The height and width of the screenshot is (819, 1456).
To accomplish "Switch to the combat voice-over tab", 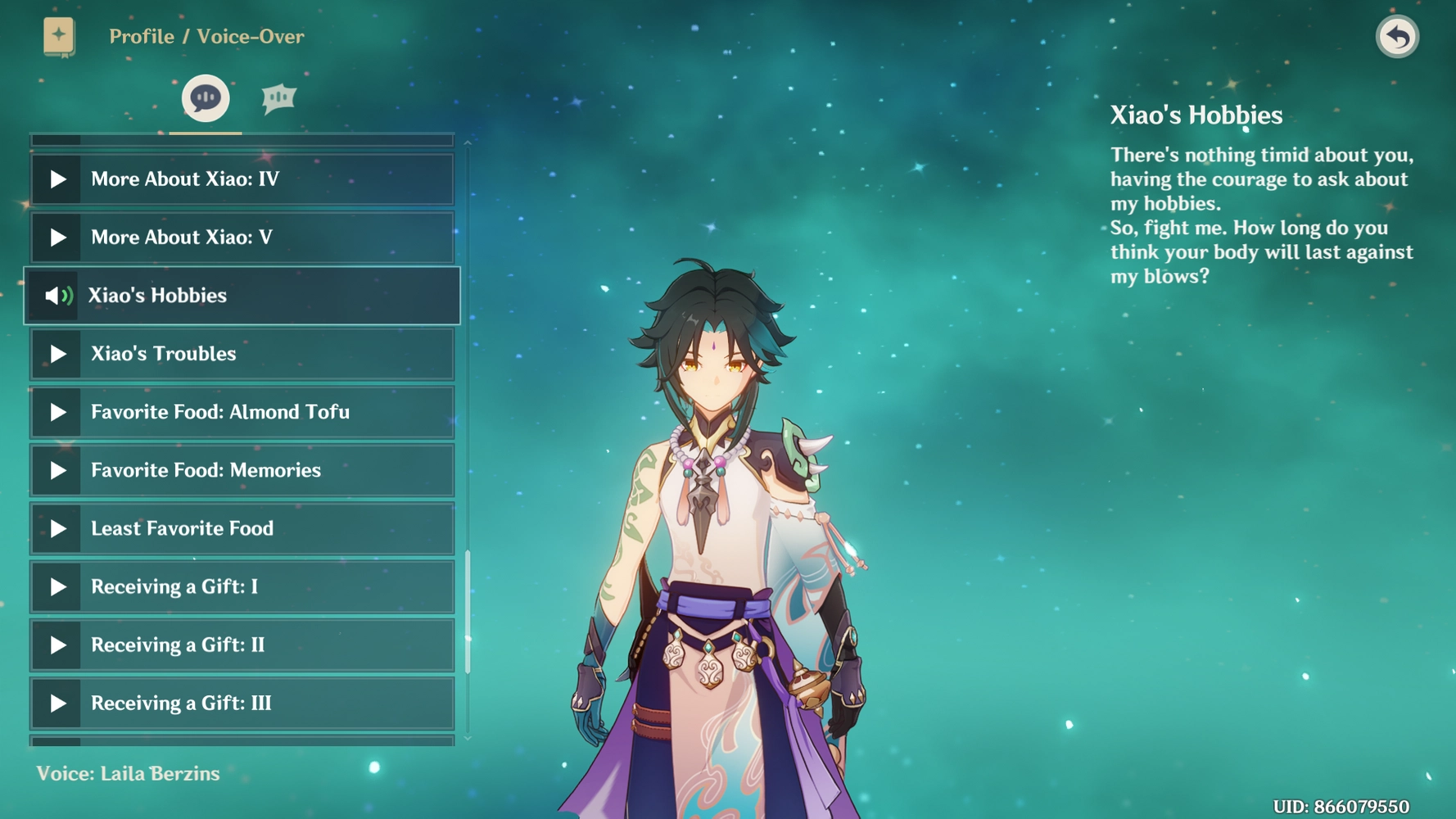I will tap(278, 98).
